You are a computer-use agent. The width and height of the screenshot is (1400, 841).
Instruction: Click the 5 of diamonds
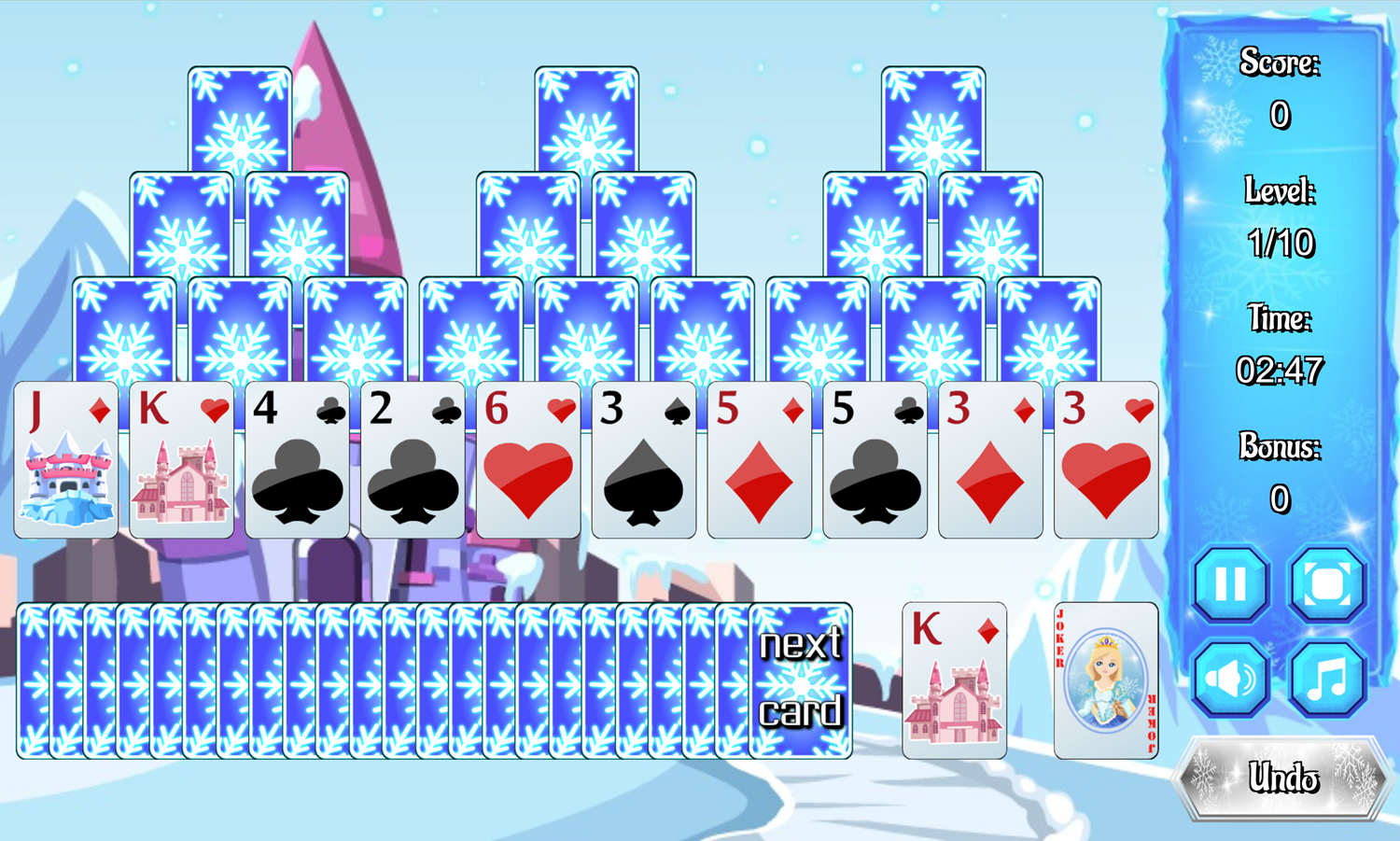760,459
